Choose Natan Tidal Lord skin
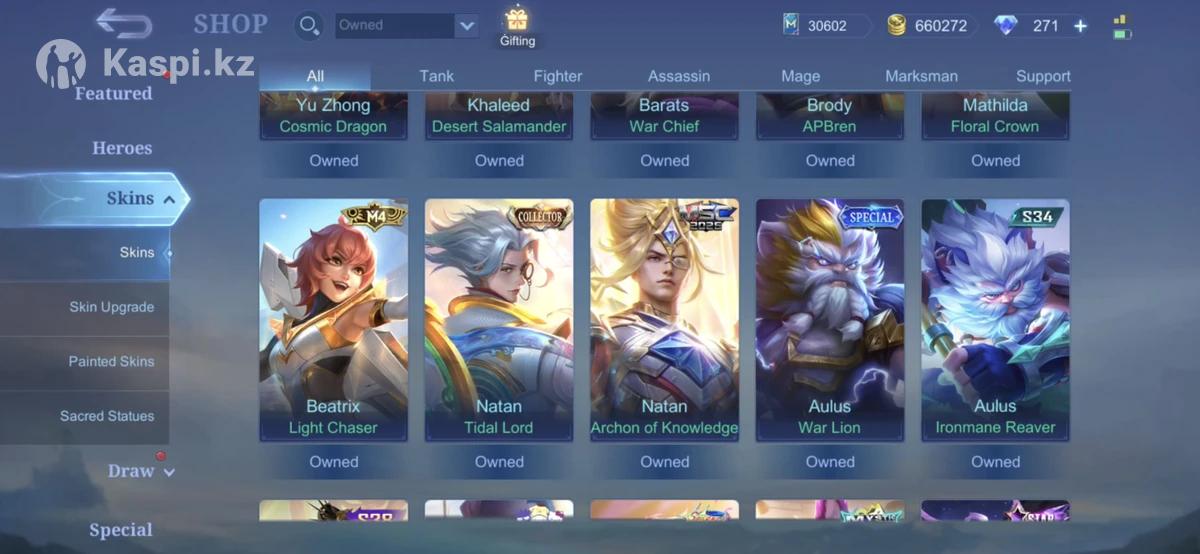Viewport: 1200px width, 554px height. click(499, 320)
